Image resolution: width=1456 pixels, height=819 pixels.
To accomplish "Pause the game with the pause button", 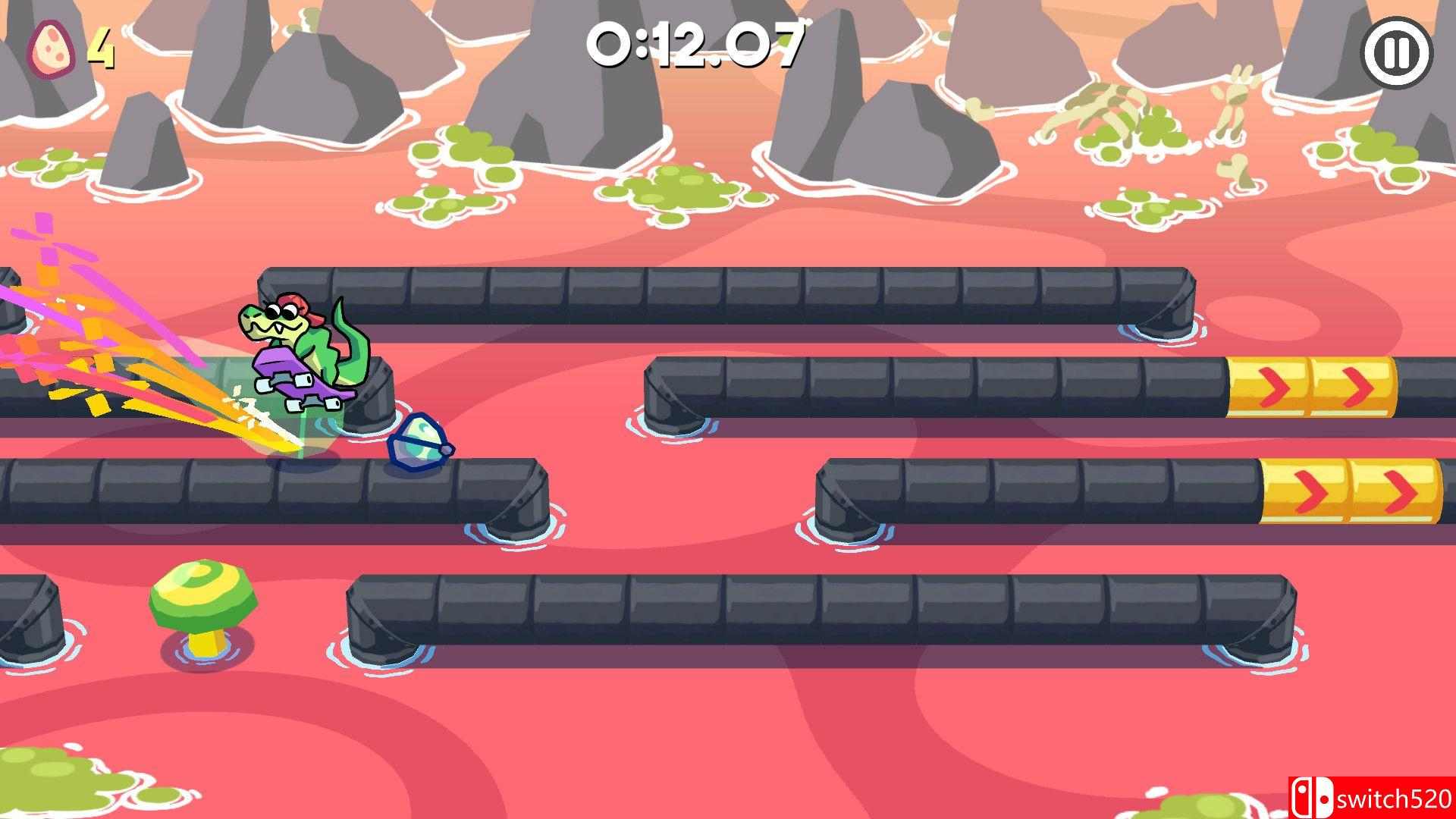I will [x=1399, y=52].
